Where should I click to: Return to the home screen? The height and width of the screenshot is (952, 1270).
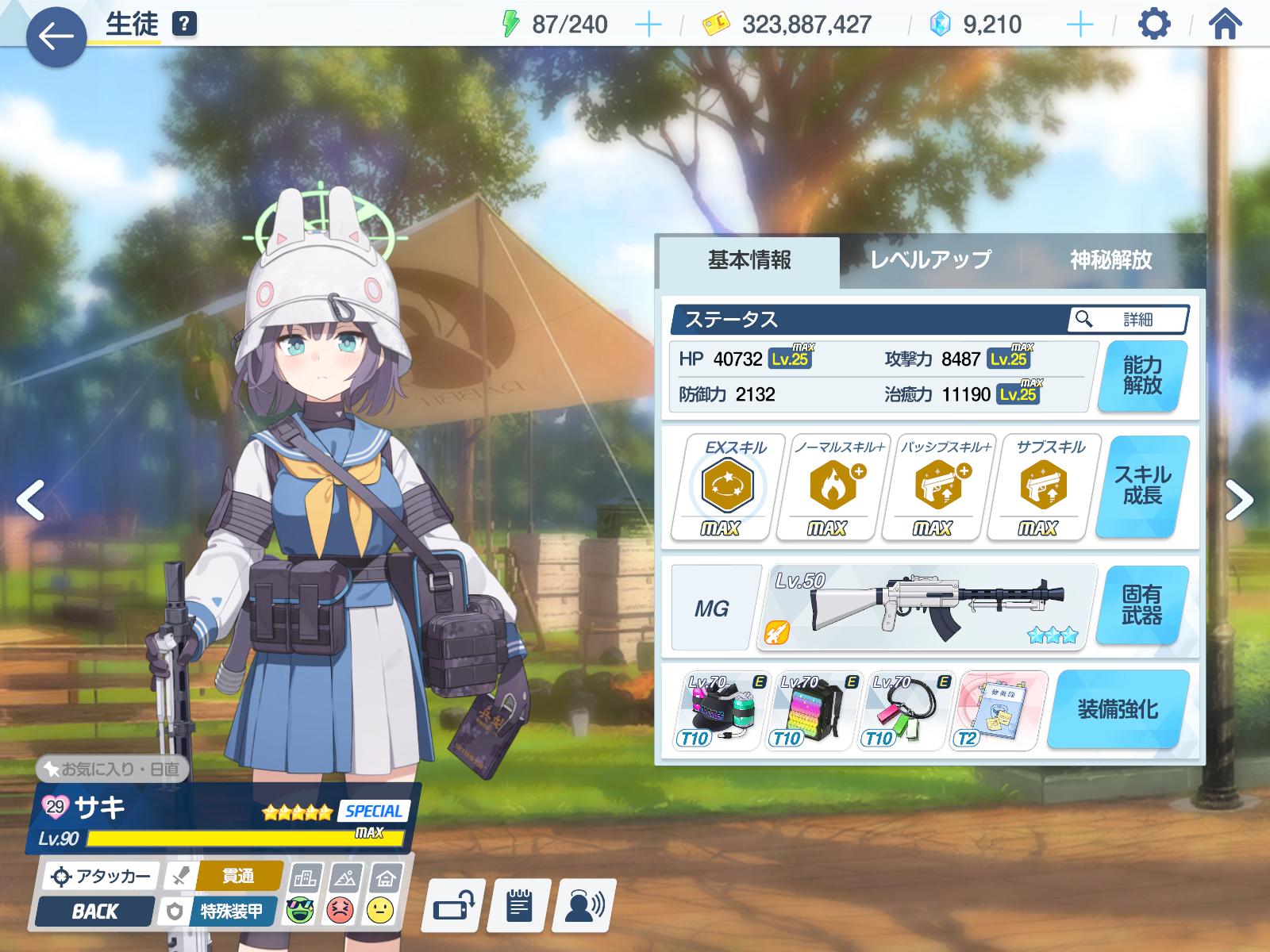click(x=1225, y=25)
